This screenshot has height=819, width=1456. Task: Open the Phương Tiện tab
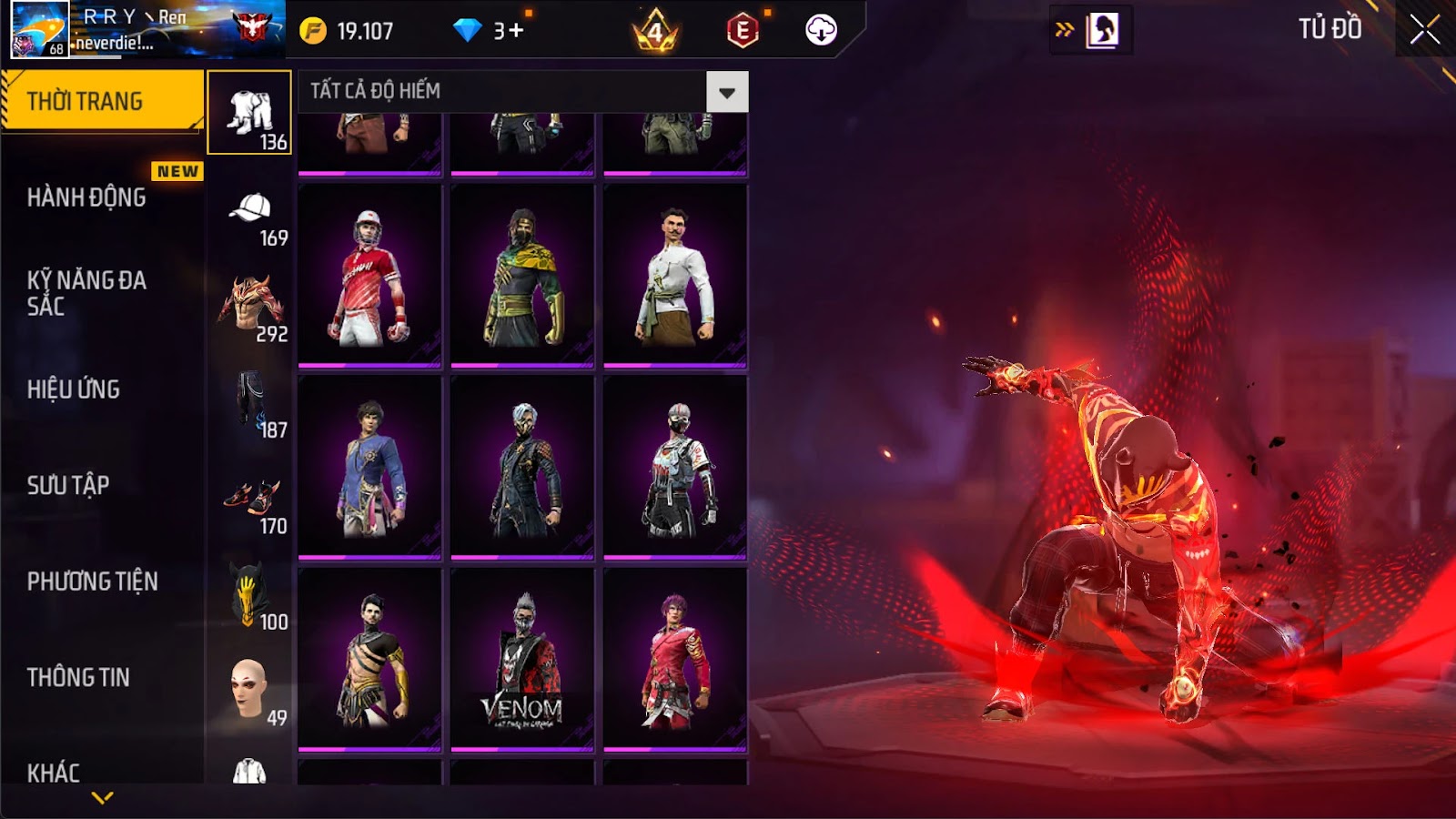(x=92, y=581)
